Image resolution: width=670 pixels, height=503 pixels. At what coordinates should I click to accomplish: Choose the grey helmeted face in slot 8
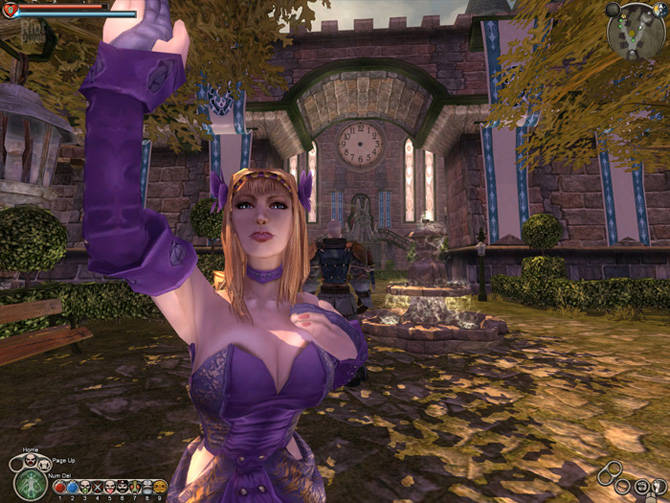pos(148,487)
